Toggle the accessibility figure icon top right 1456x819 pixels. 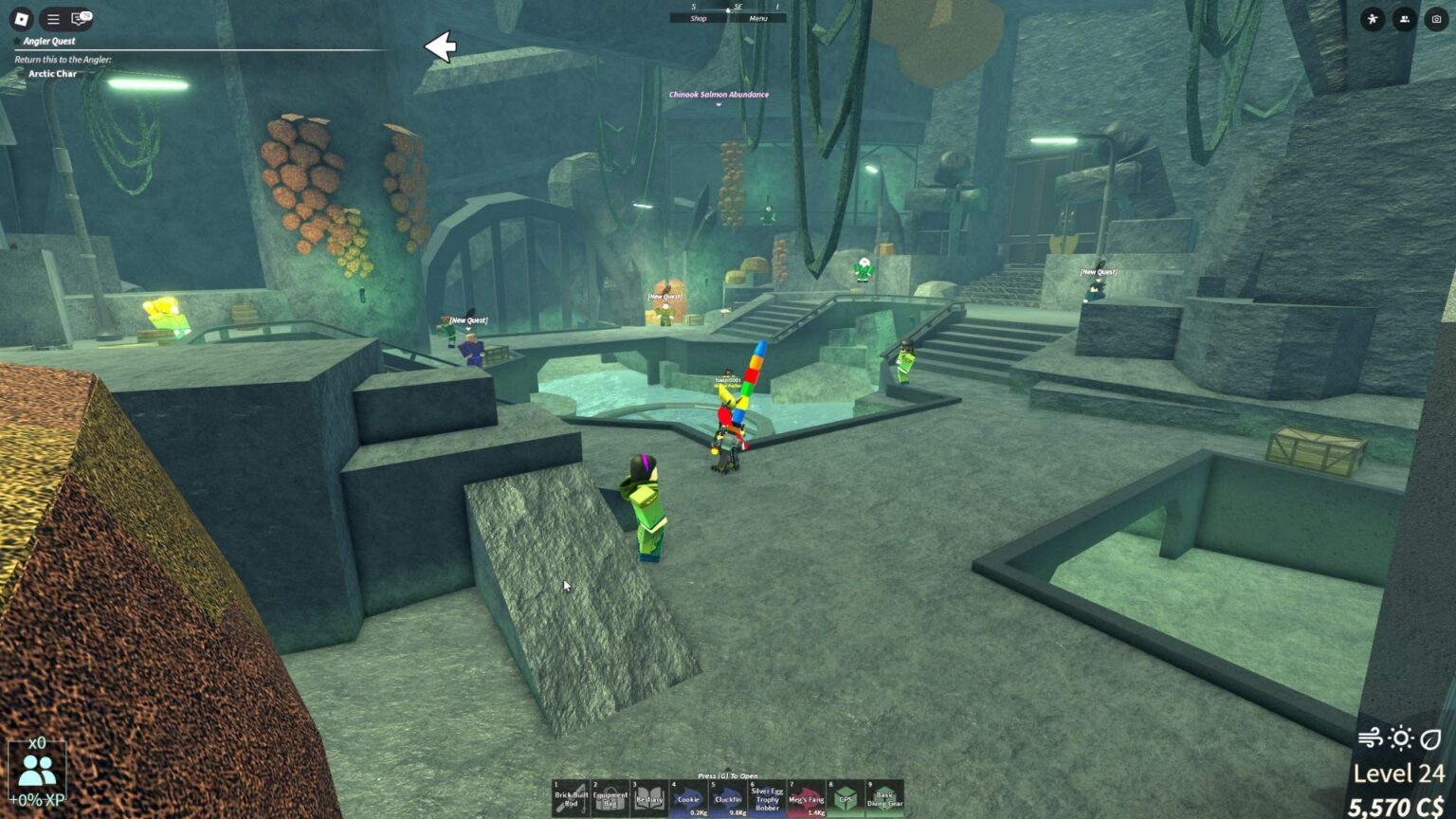[x=1371, y=19]
